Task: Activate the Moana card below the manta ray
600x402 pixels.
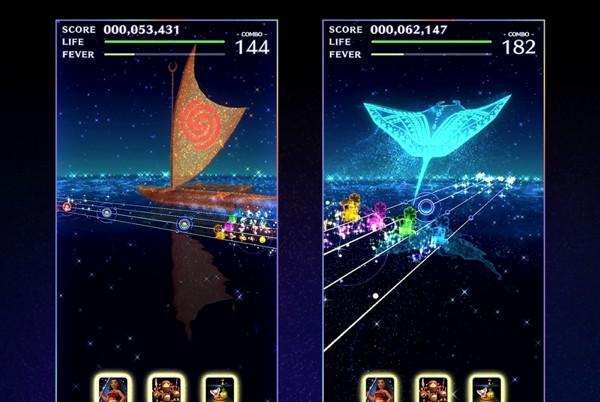Action: pos(379,390)
